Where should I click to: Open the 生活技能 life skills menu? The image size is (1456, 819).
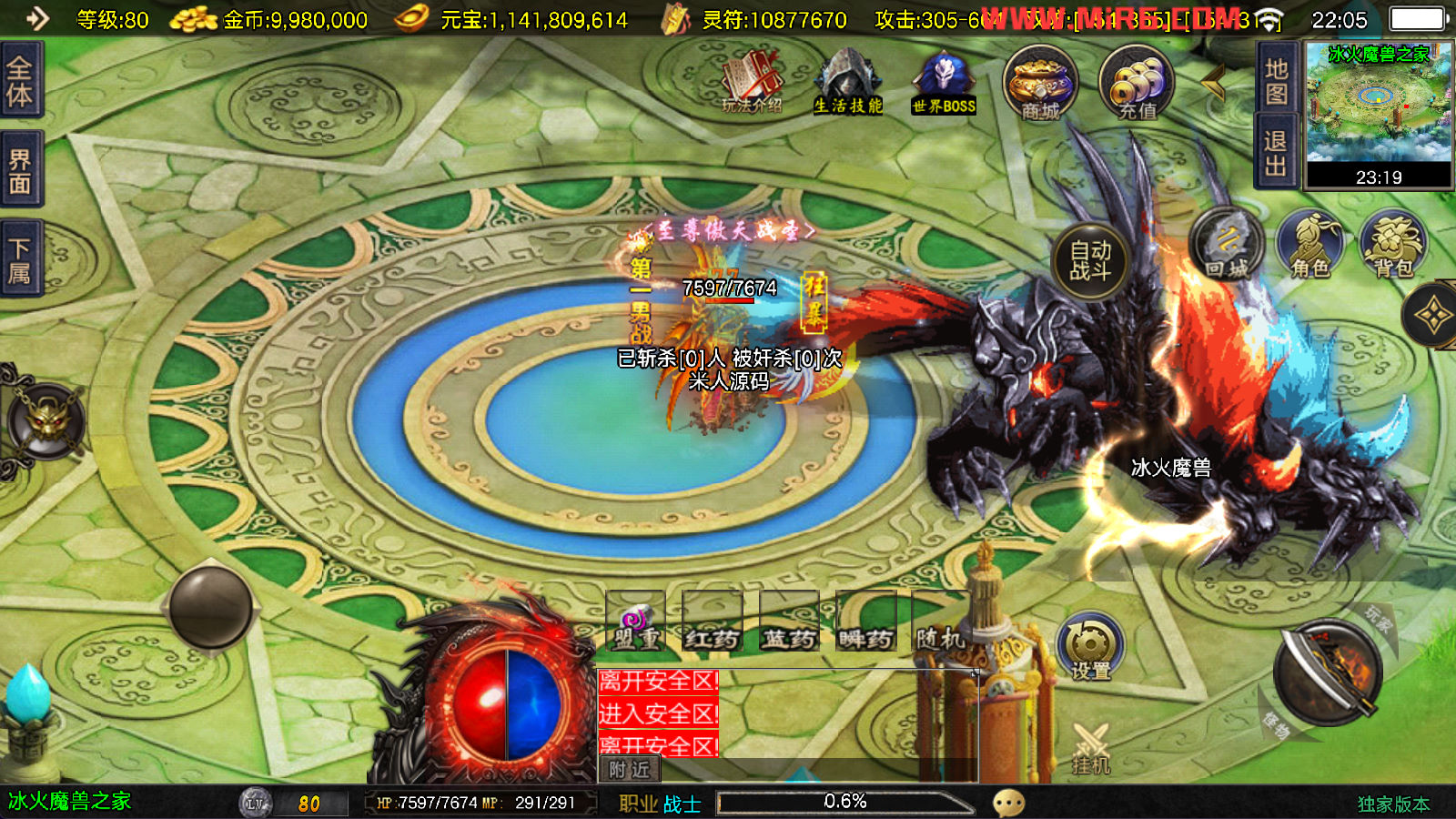[x=848, y=82]
